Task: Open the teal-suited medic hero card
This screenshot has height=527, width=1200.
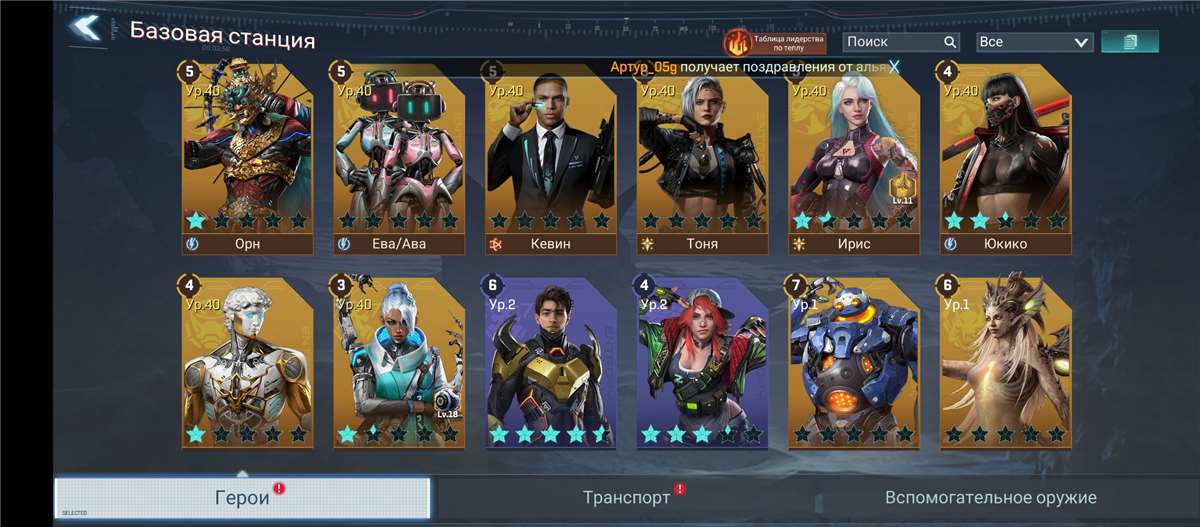Action: (399, 362)
